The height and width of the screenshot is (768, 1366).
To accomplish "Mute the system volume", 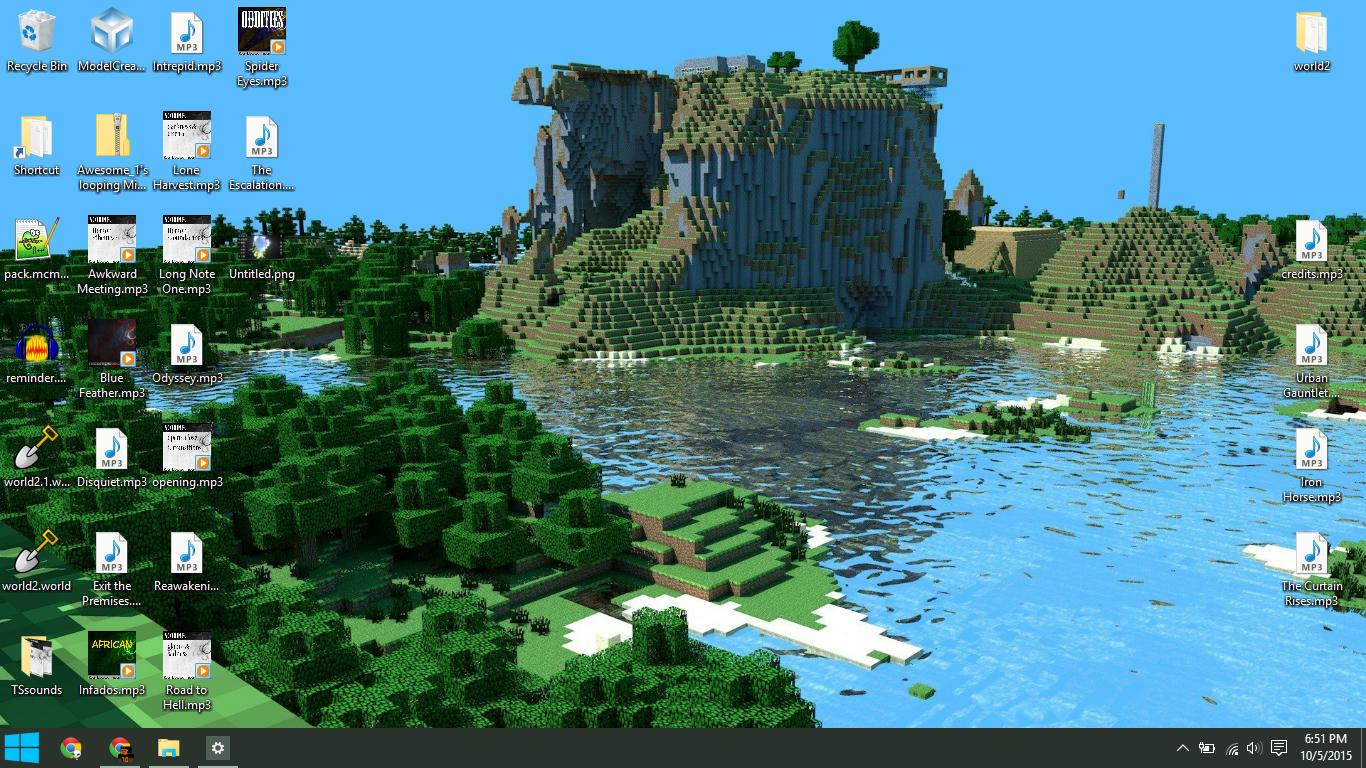I will (1253, 747).
